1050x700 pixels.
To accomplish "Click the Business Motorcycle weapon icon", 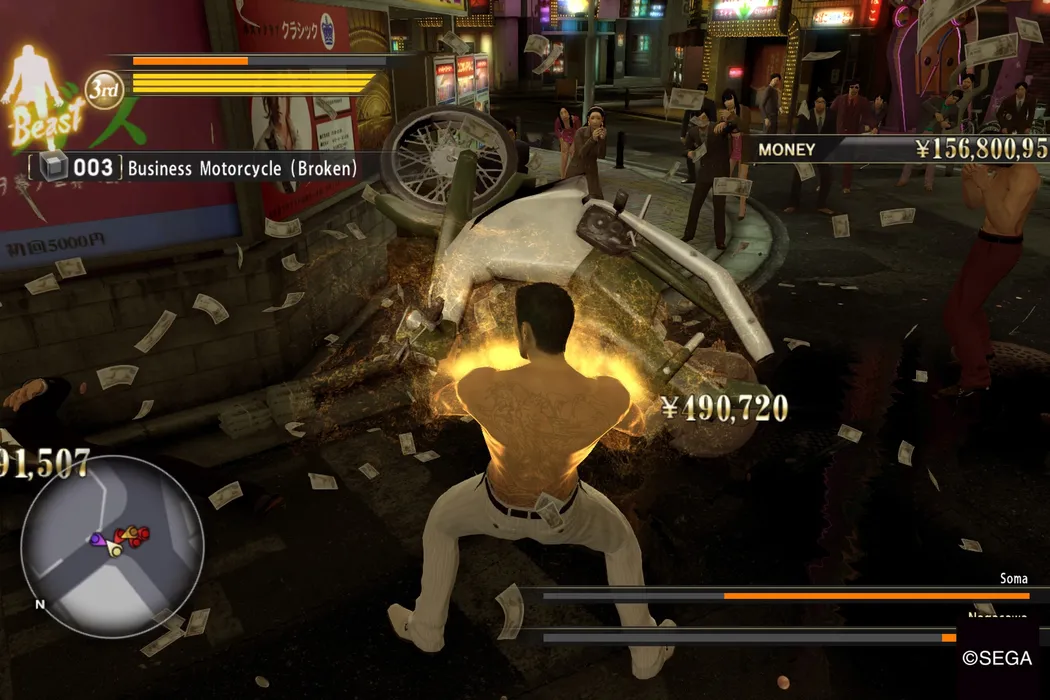I will [x=53, y=168].
